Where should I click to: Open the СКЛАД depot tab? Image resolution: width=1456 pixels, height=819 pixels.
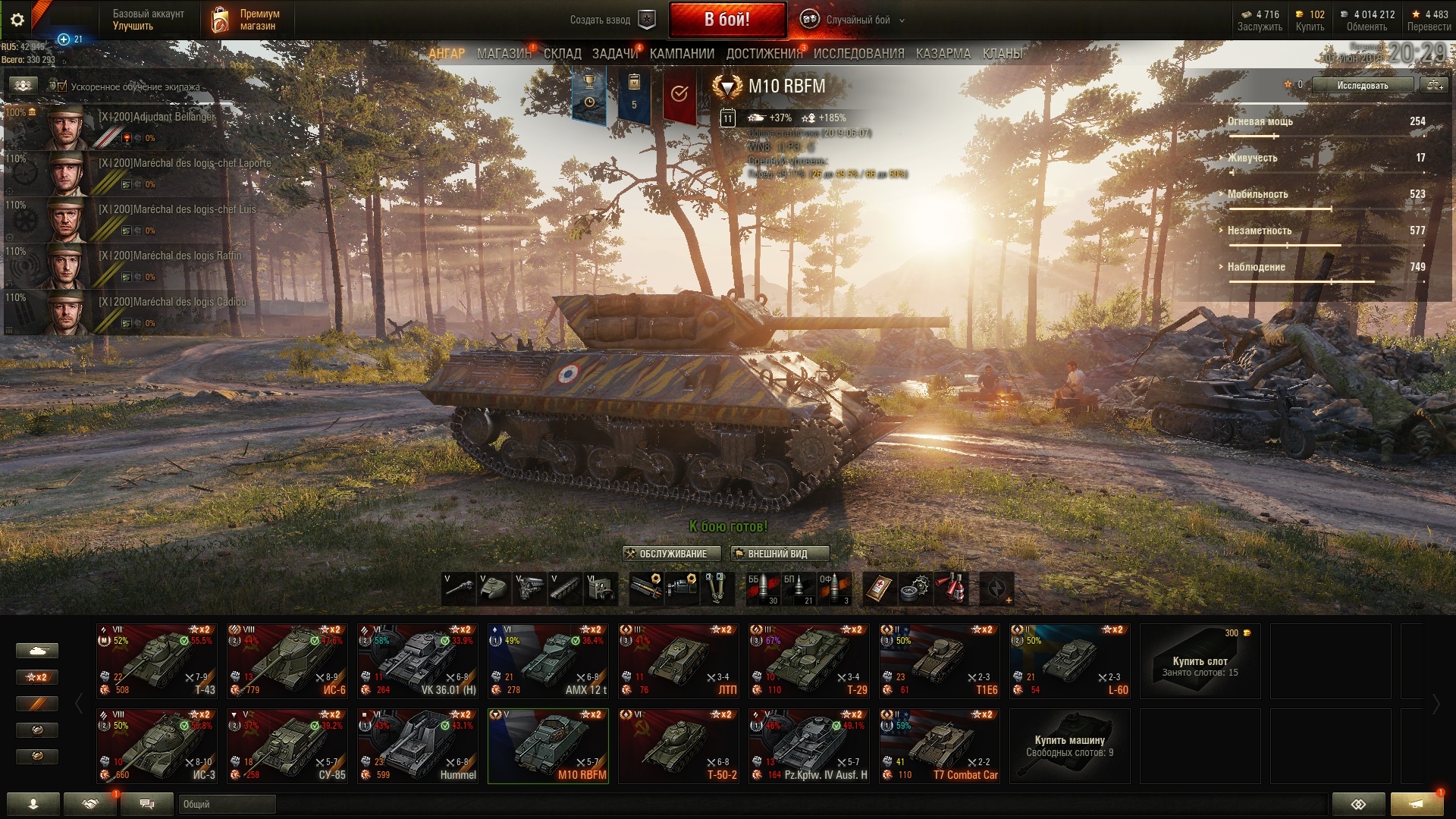pyautogui.click(x=562, y=54)
